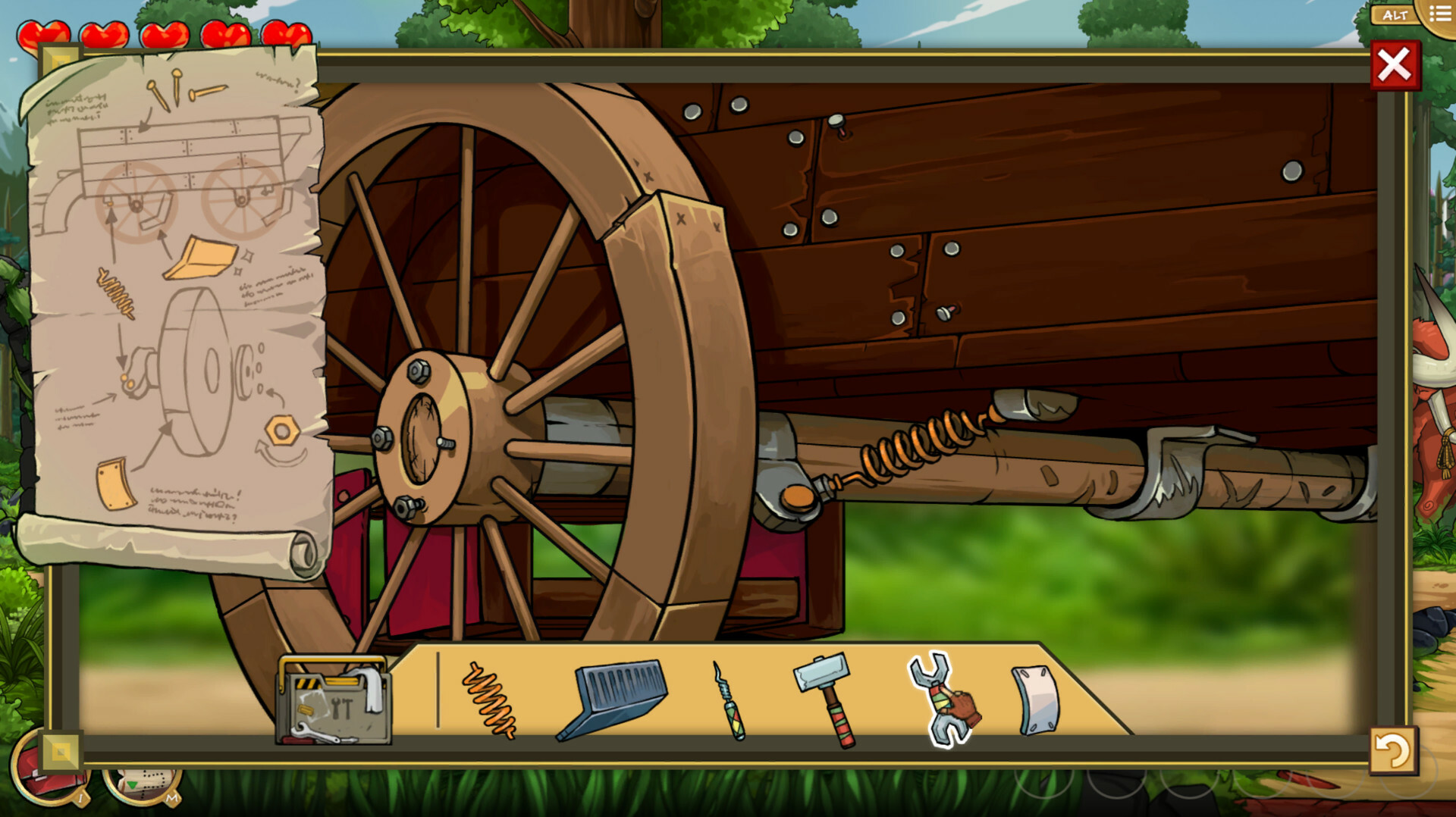Click the hex nut sketch on the blueprint

pyautogui.click(x=282, y=432)
